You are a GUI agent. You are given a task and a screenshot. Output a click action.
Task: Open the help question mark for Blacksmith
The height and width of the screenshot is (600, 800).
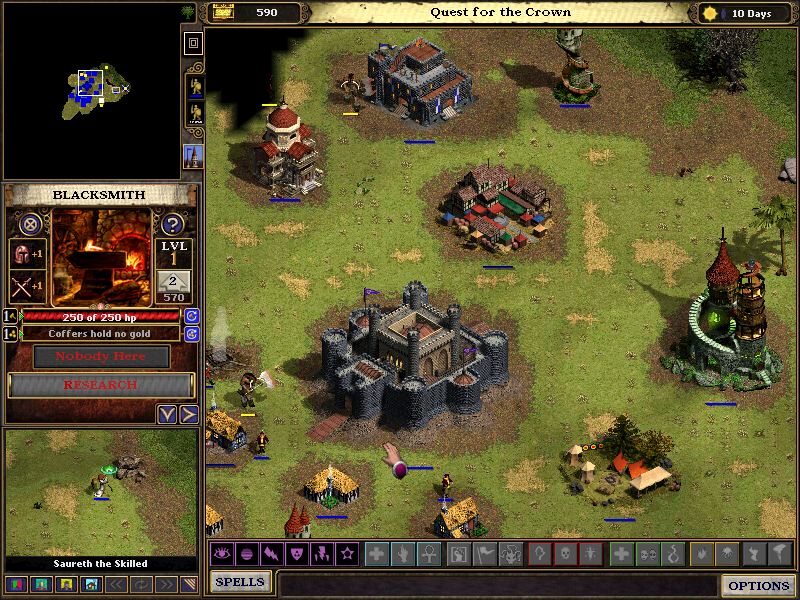pos(172,224)
